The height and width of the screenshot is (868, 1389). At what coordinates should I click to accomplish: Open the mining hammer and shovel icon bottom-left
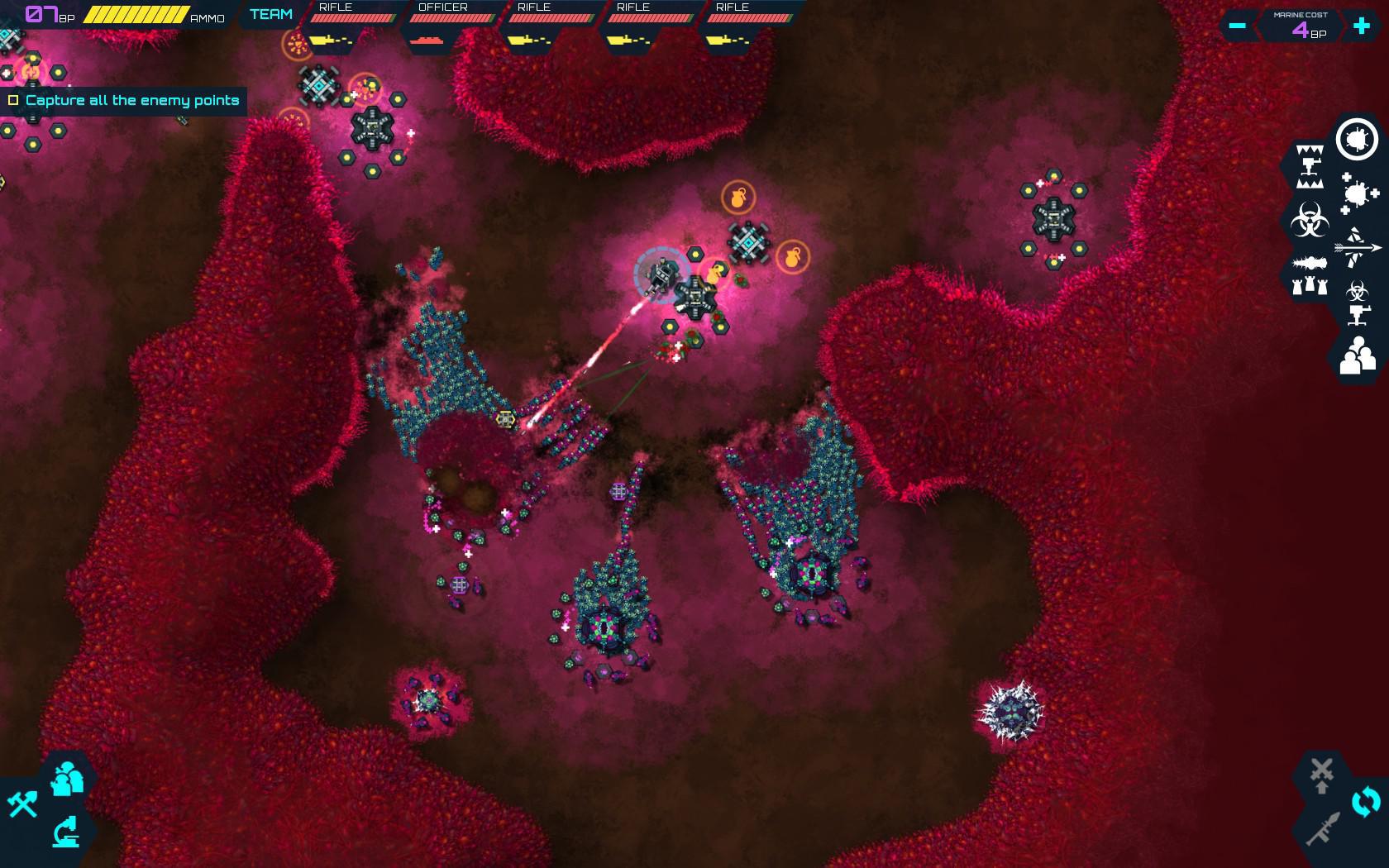click(x=22, y=804)
